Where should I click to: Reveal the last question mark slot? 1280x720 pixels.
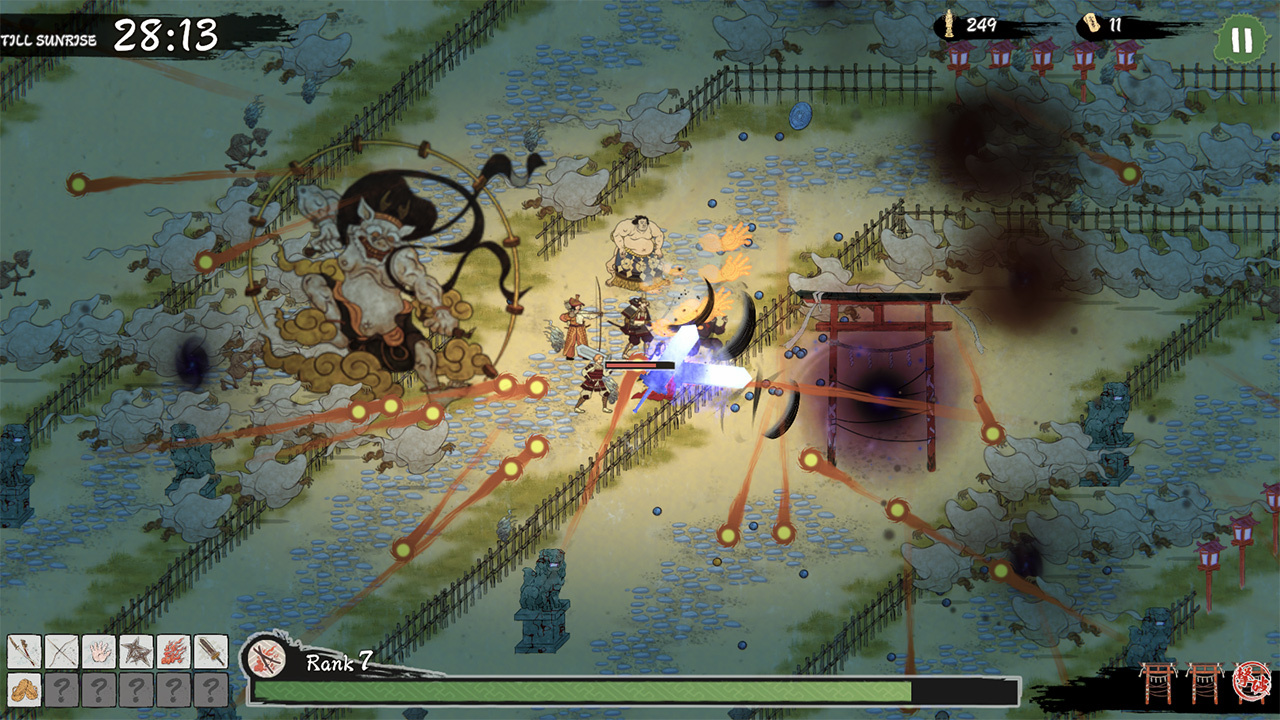pyautogui.click(x=211, y=689)
